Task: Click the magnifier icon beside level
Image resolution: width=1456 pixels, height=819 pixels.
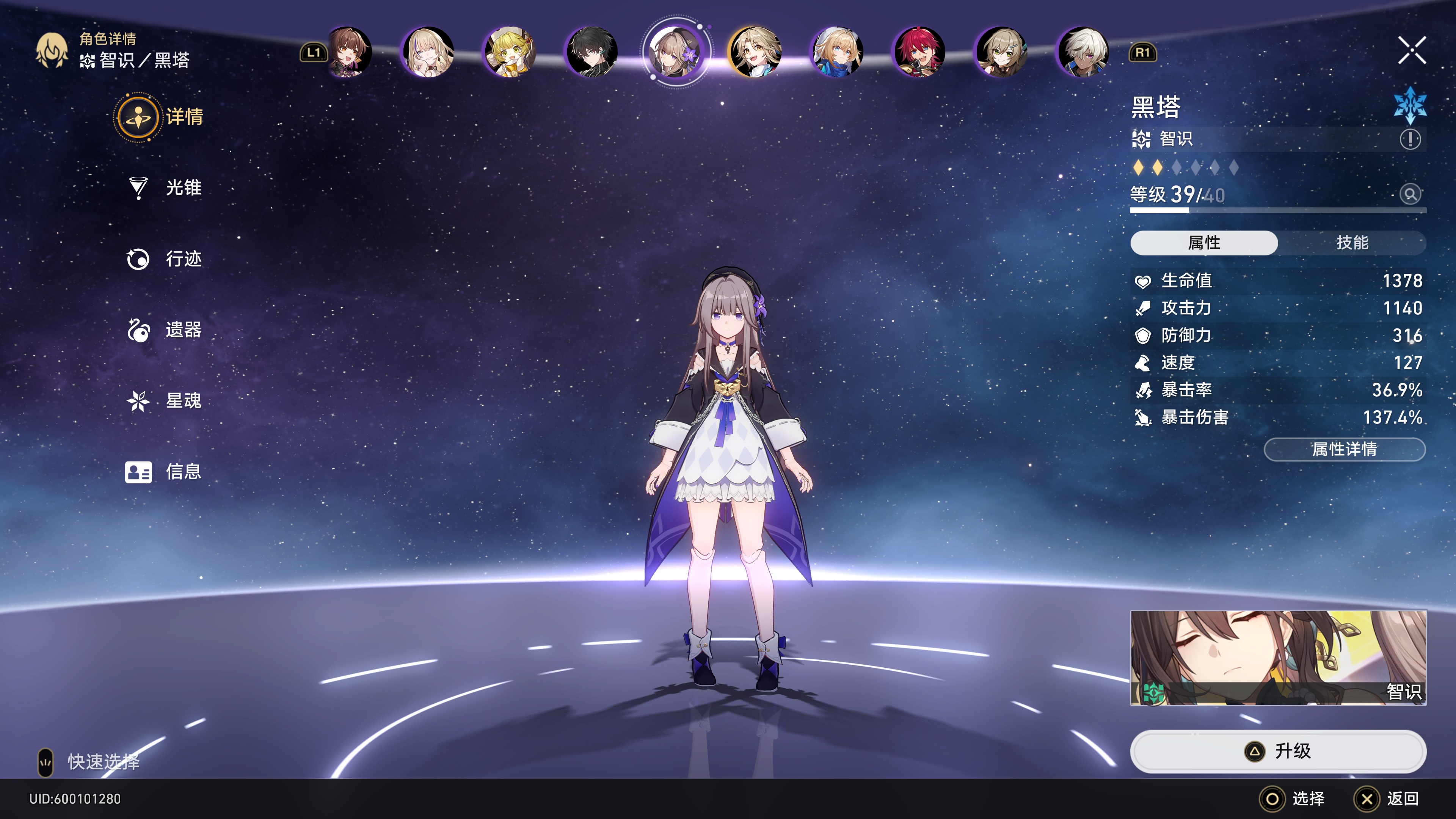Action: (x=1410, y=195)
